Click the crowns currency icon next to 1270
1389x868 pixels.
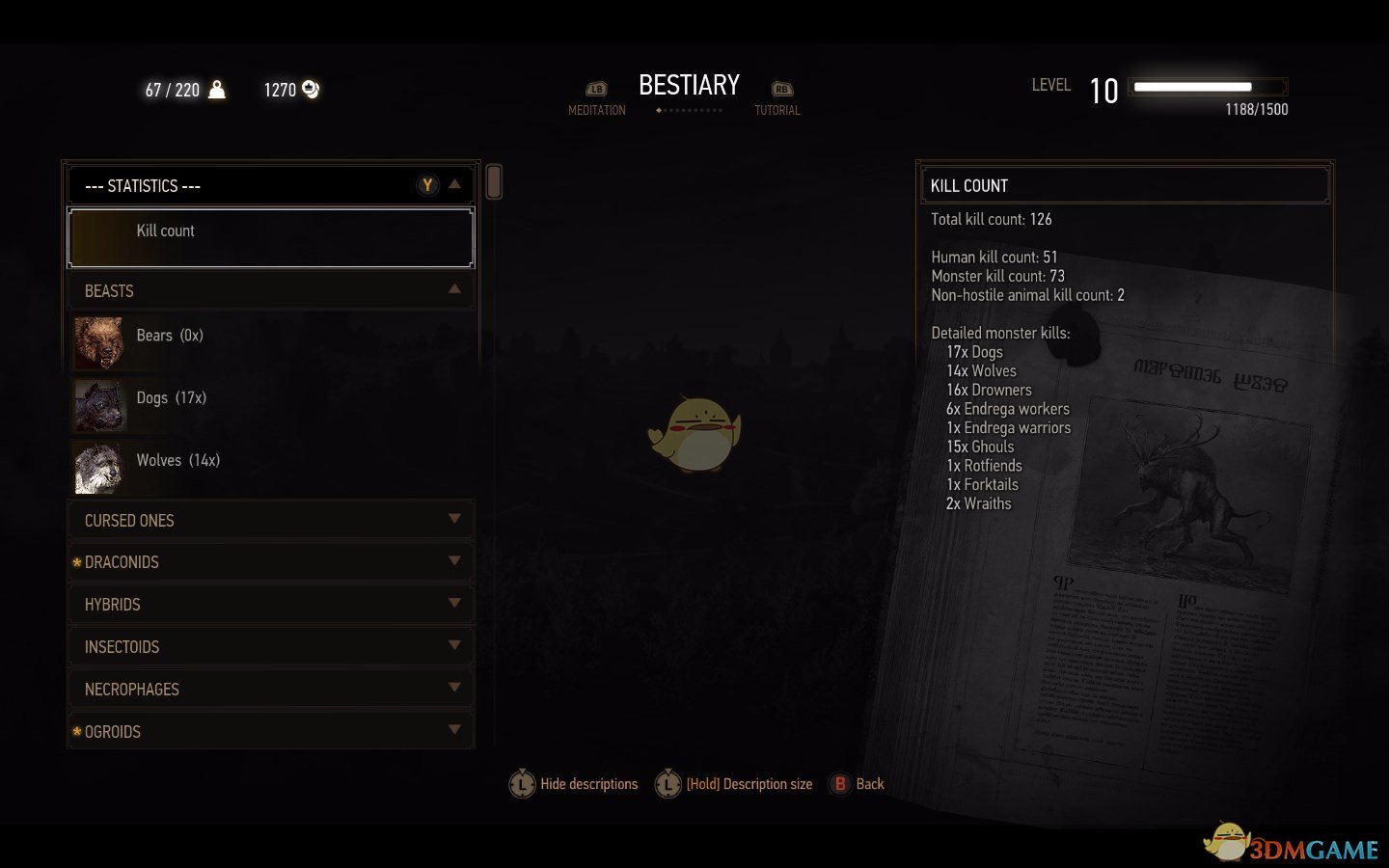click(310, 89)
